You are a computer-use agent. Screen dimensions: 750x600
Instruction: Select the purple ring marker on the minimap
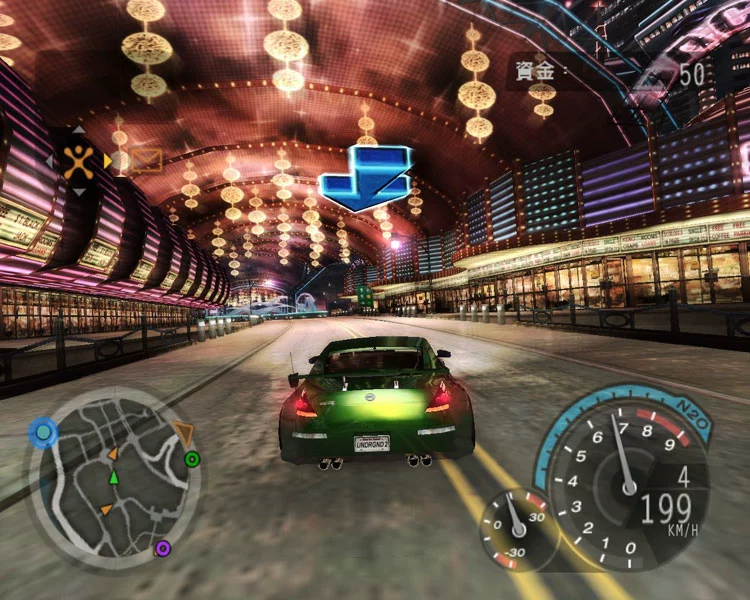click(162, 547)
